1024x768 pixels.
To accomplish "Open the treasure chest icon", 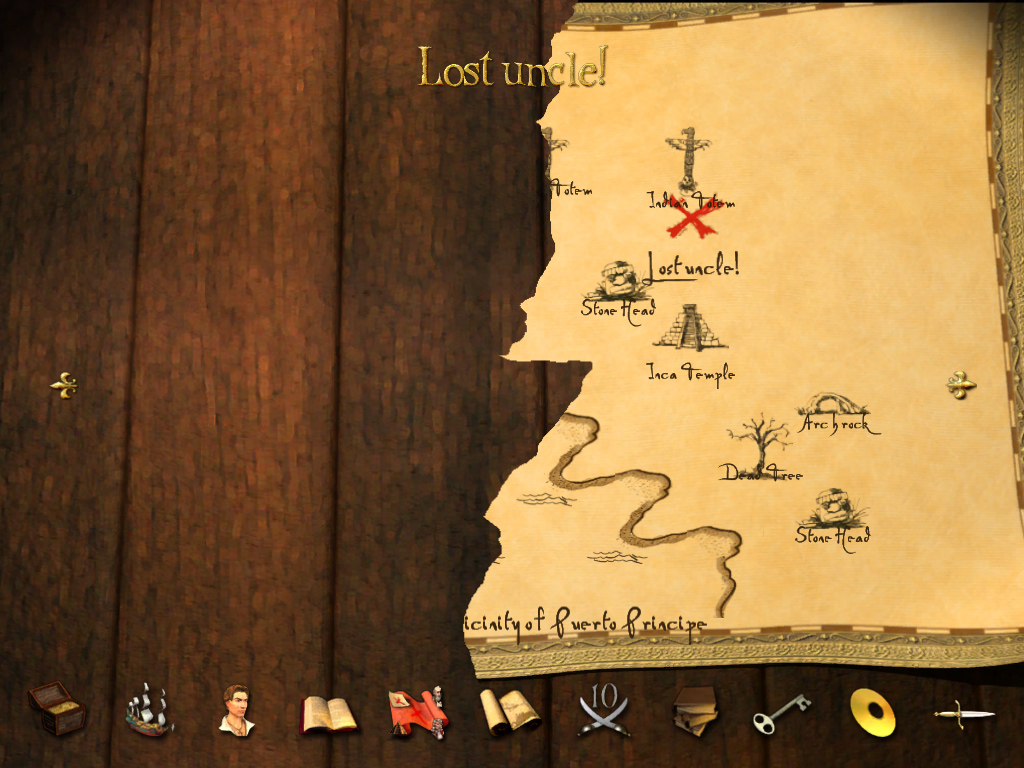I will 57,709.
